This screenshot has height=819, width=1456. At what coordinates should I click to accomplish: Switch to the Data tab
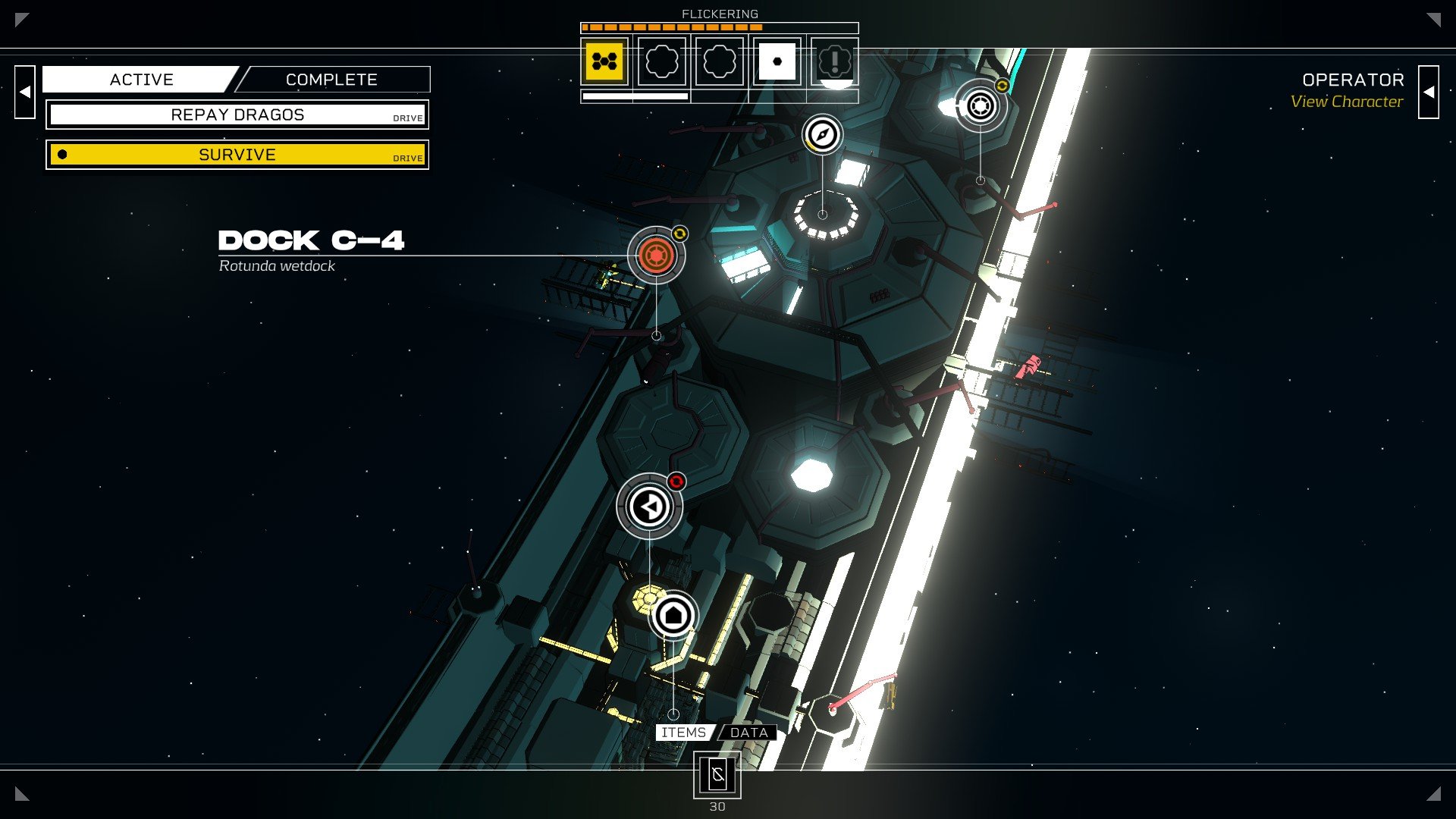coord(748,733)
